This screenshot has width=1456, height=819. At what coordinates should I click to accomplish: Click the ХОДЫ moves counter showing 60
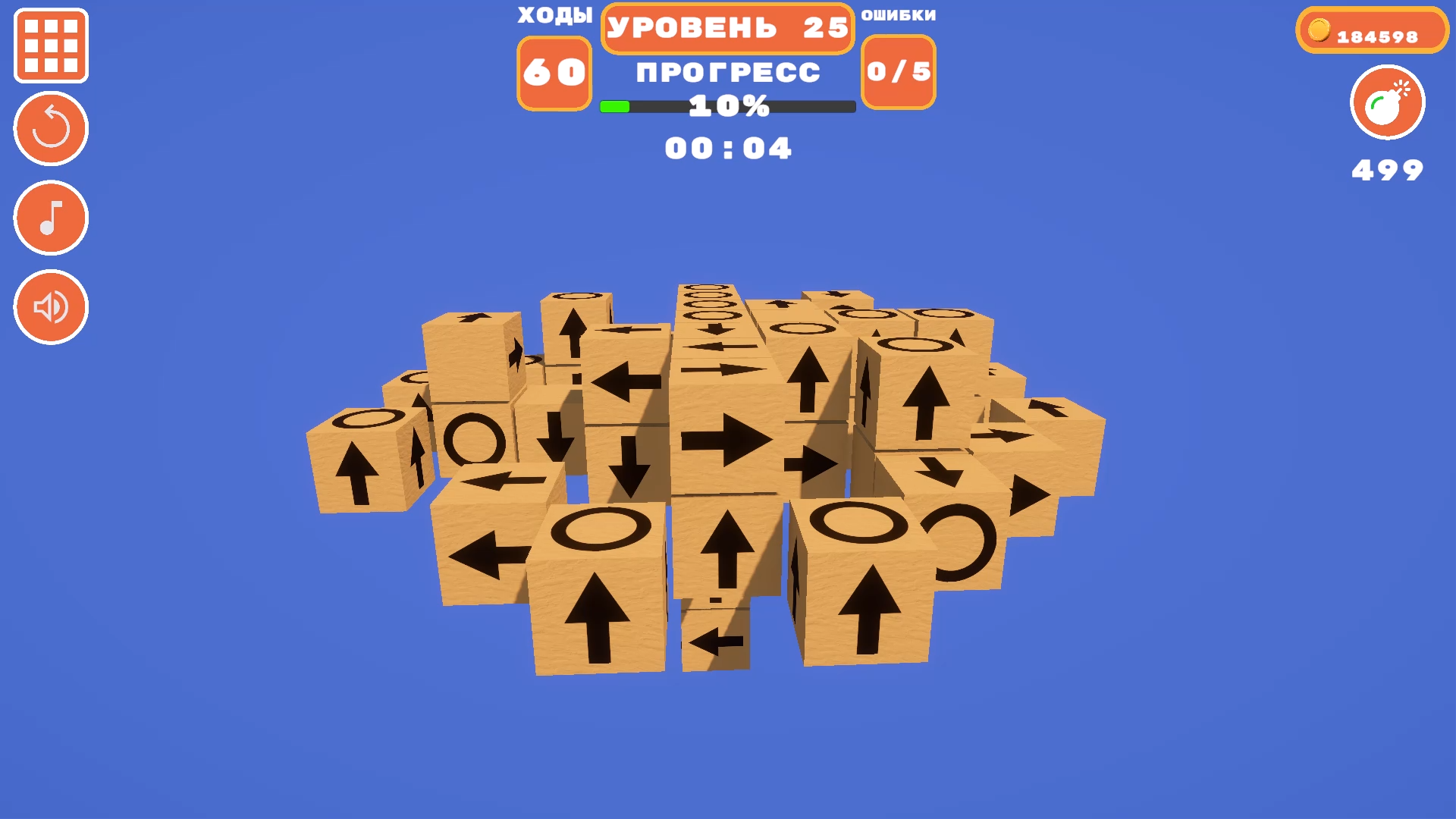[x=553, y=72]
